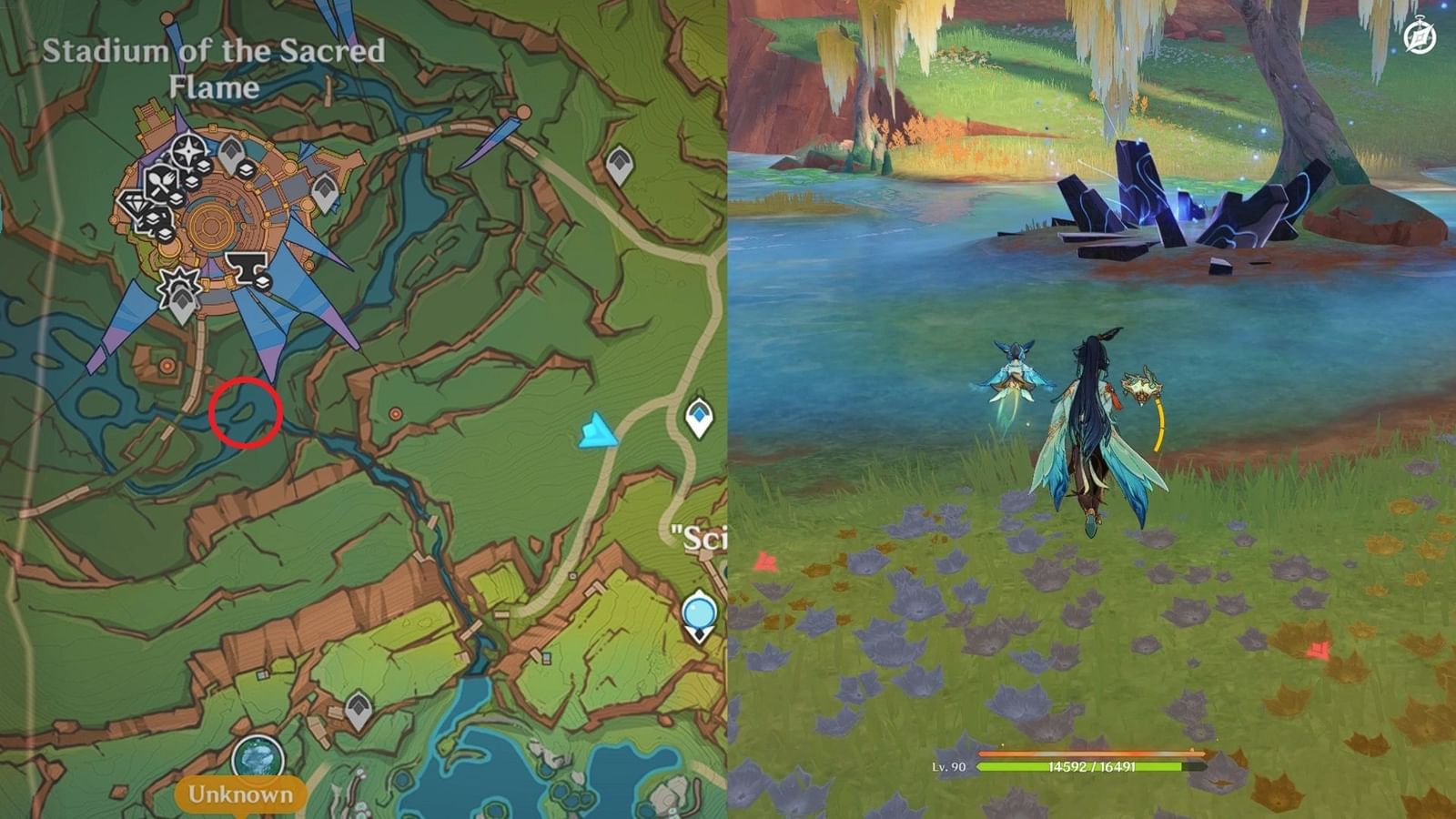Expand the floor layers on the northern waypoint pin

(x=246, y=167)
